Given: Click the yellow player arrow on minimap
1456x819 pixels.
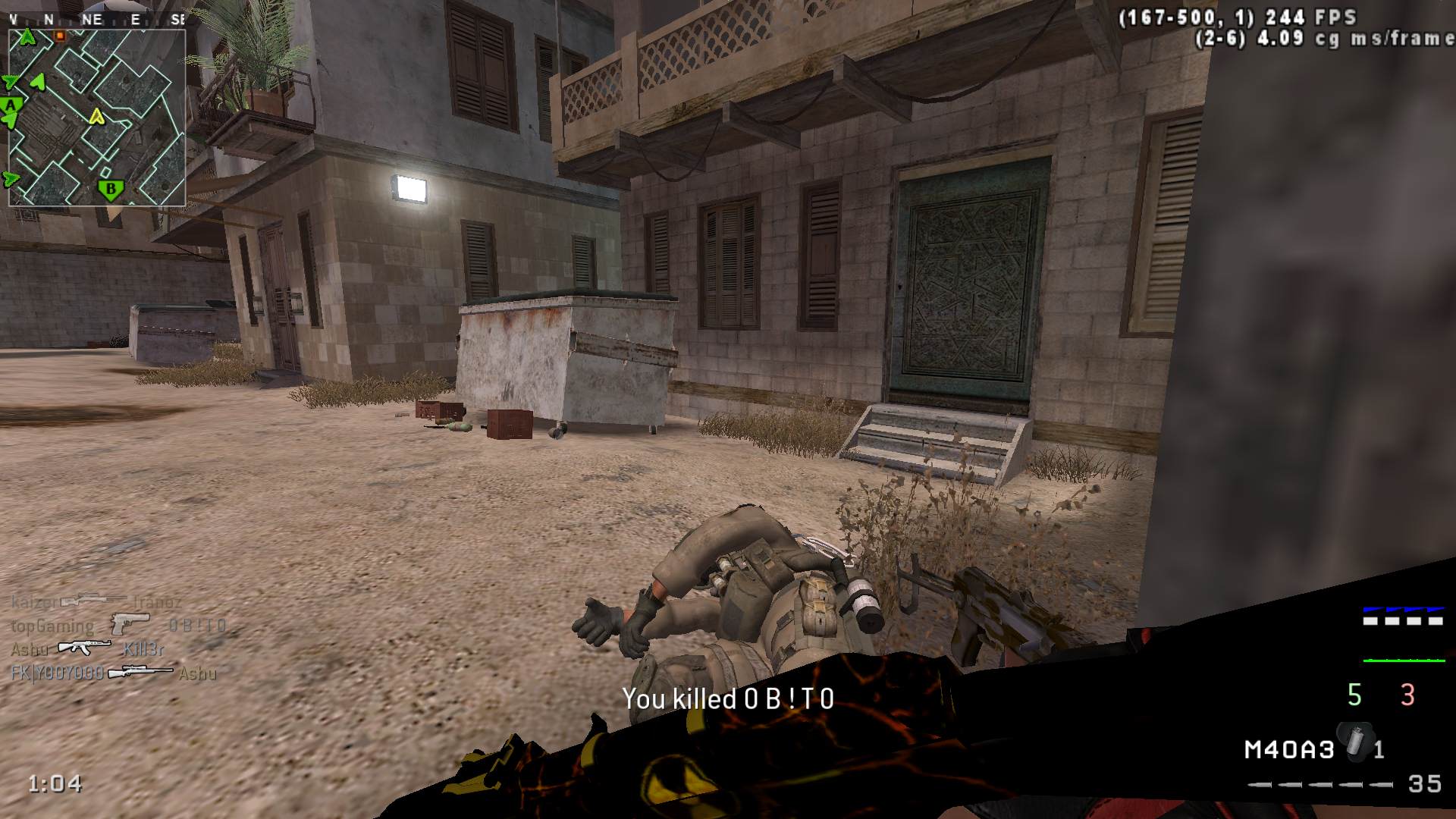Looking at the screenshot, I should pyautogui.click(x=96, y=116).
